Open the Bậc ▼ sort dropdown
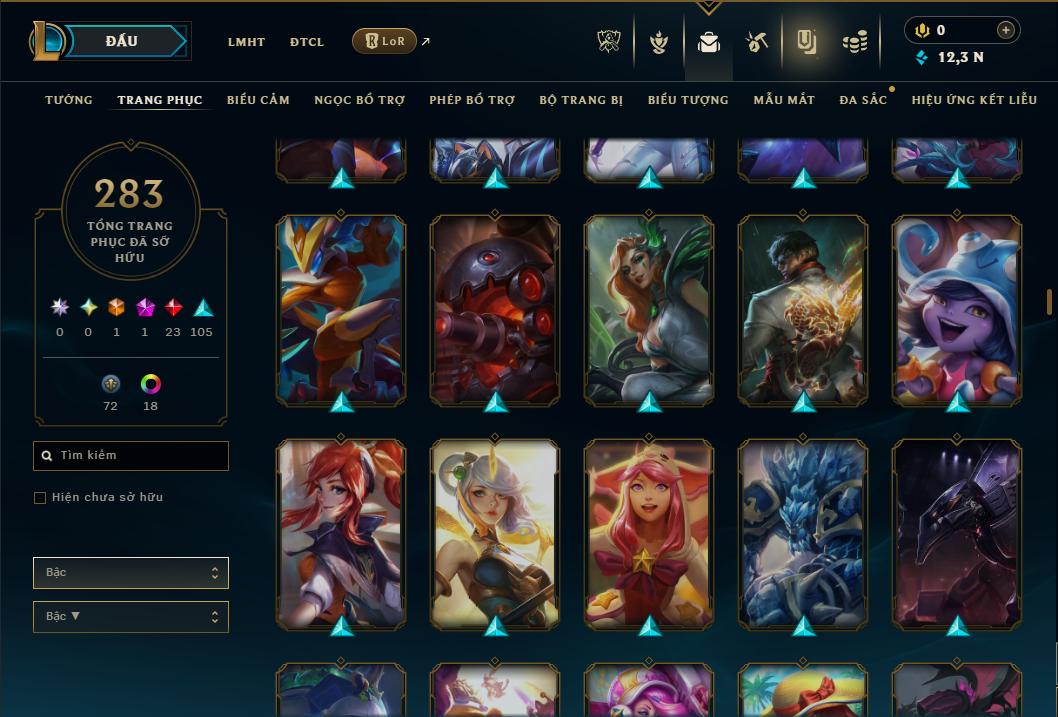1058x717 pixels. tap(131, 617)
